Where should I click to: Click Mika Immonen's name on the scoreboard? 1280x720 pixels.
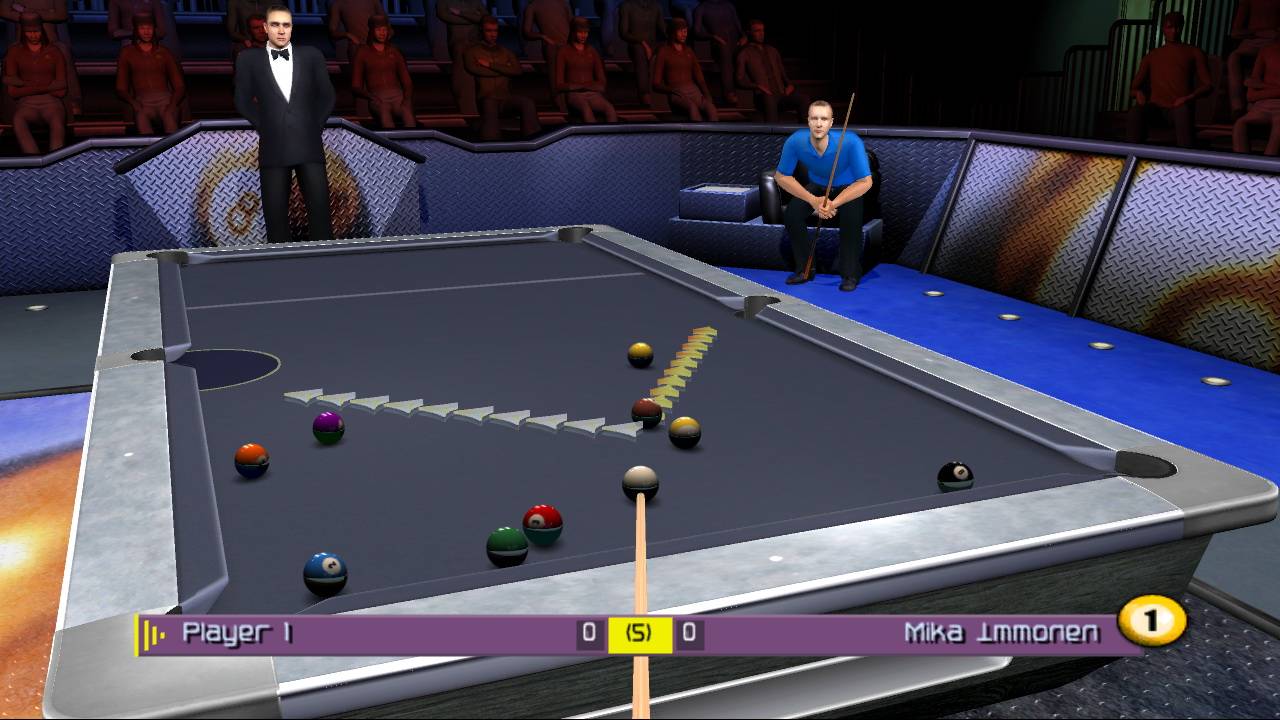pyautogui.click(x=1000, y=631)
